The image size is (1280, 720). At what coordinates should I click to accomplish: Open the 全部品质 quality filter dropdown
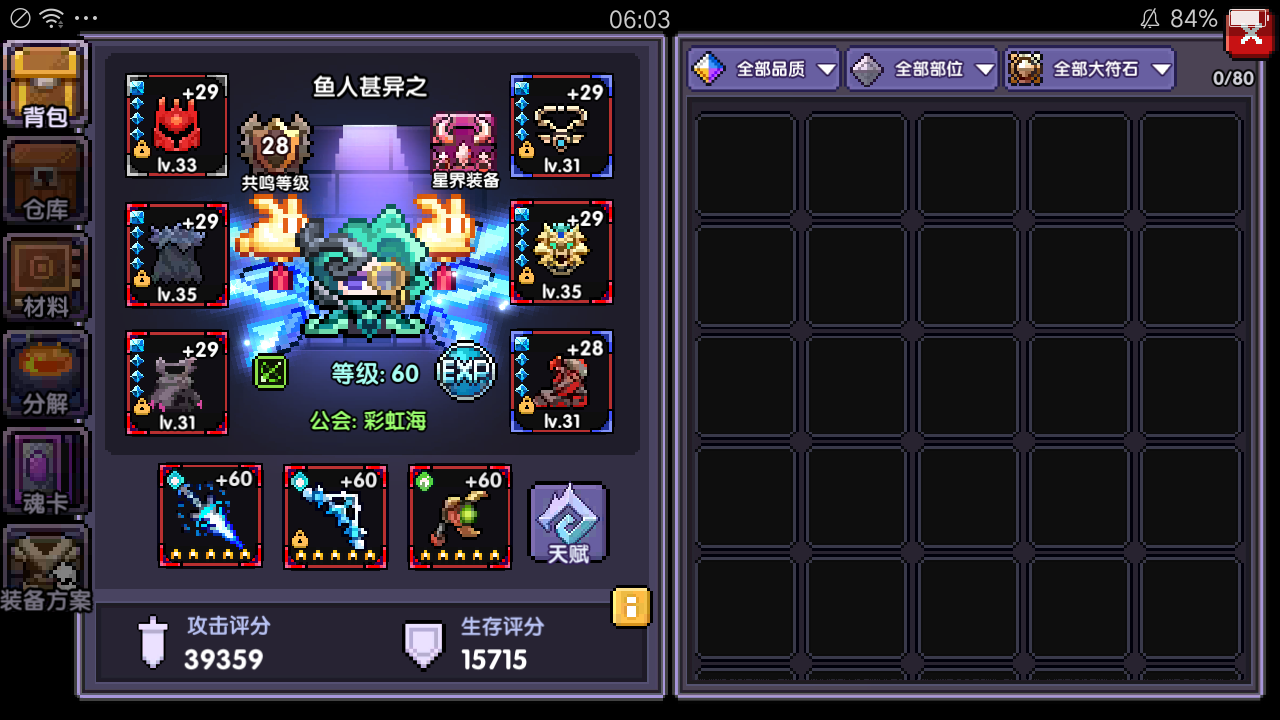tap(763, 68)
